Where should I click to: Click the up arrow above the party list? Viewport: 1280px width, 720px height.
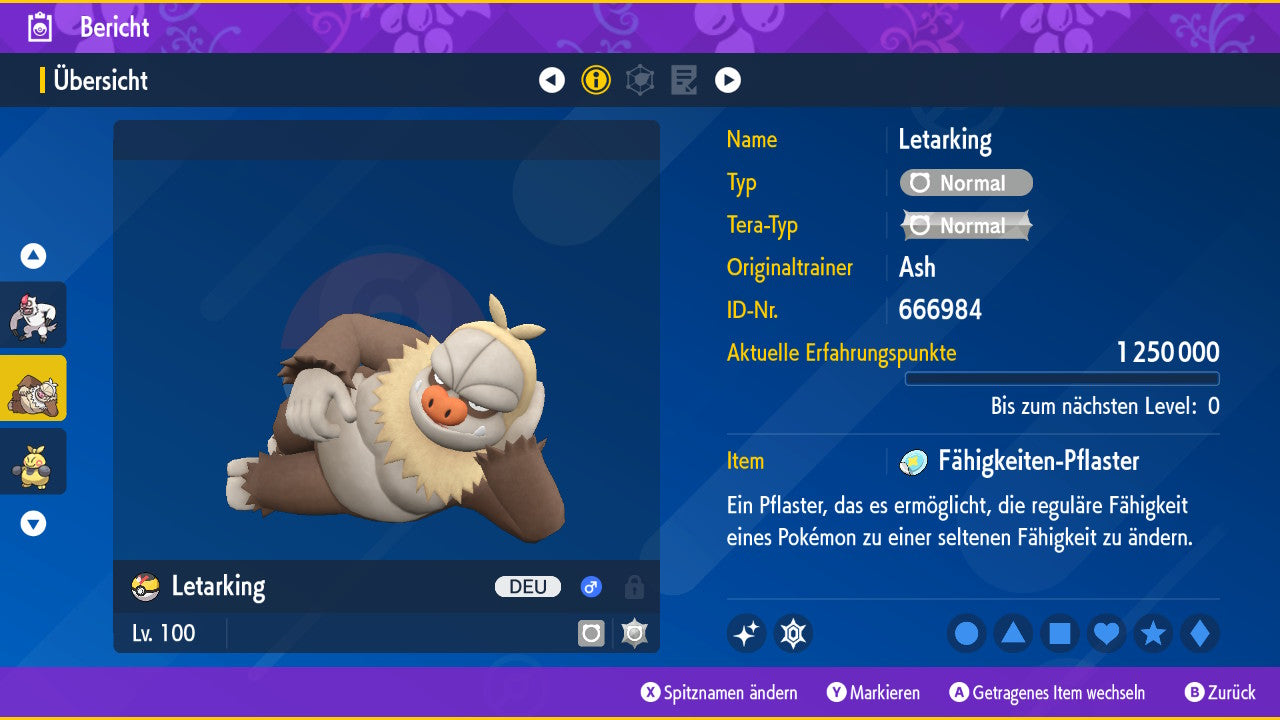[33, 256]
